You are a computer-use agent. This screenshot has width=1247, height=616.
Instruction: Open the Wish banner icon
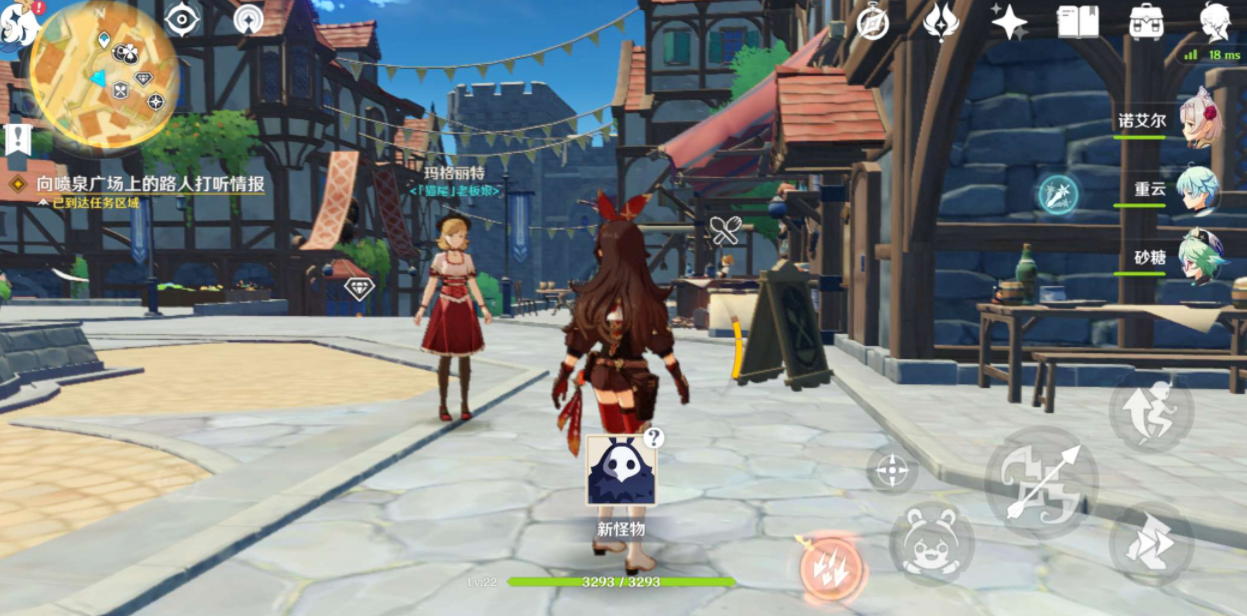(x=941, y=21)
